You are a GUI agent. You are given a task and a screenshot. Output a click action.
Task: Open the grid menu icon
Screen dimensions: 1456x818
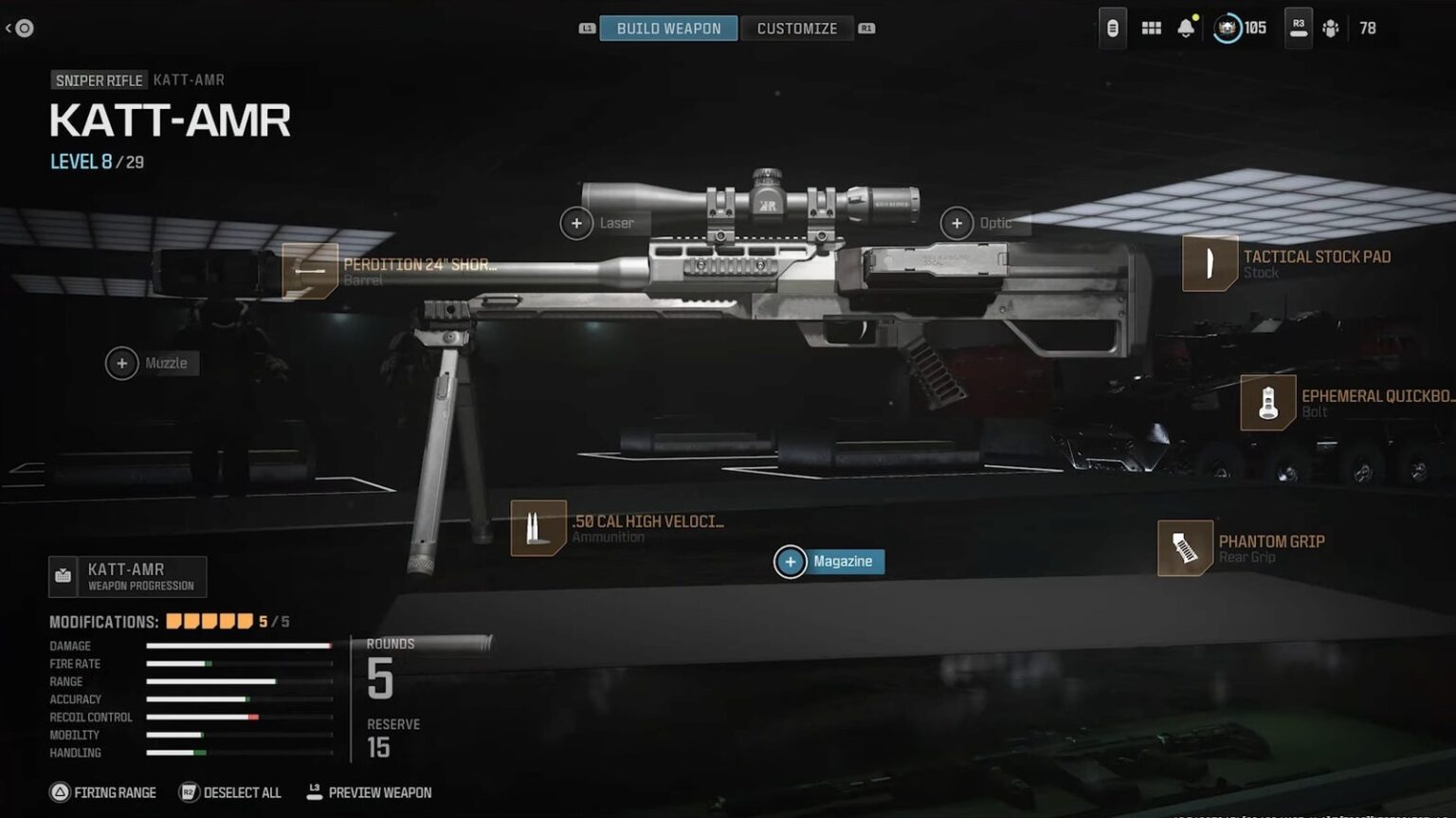(x=1152, y=28)
